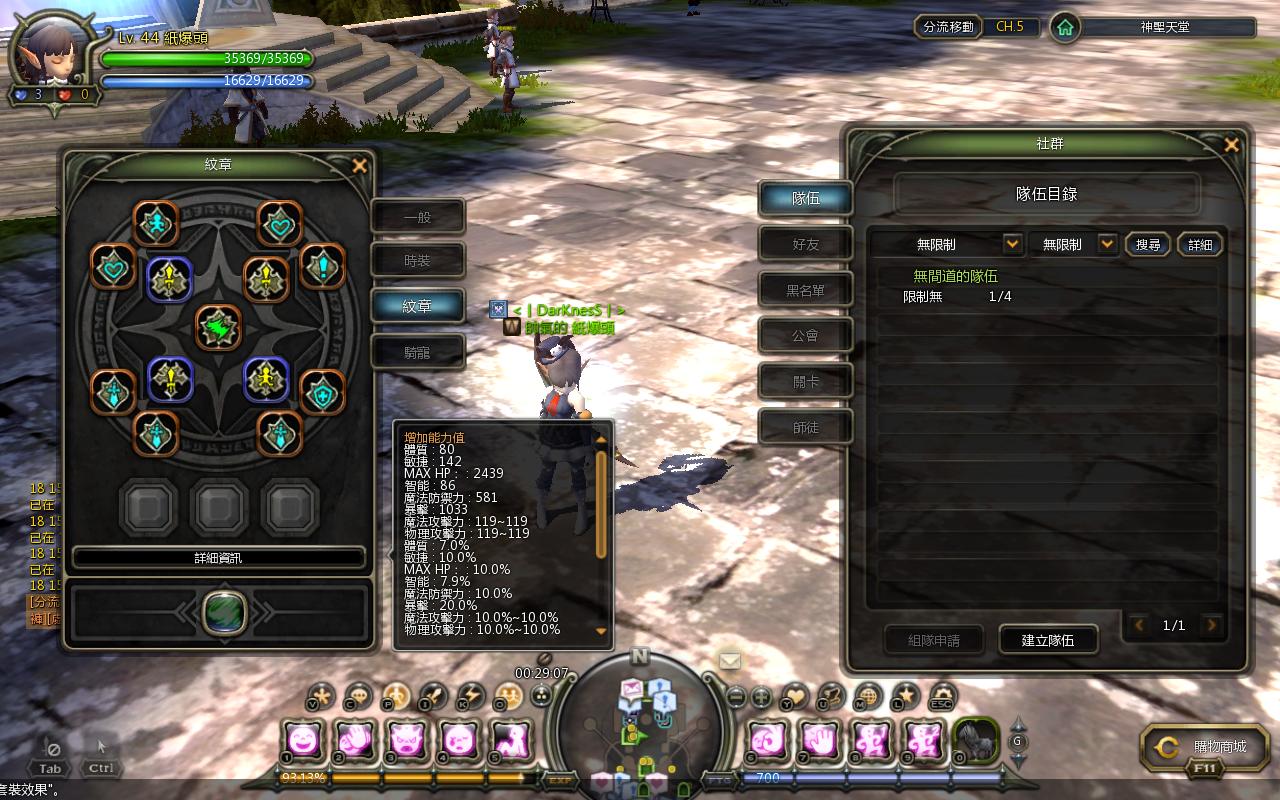Open the 騎寵 mount tab
1280x800 pixels.
click(417, 352)
